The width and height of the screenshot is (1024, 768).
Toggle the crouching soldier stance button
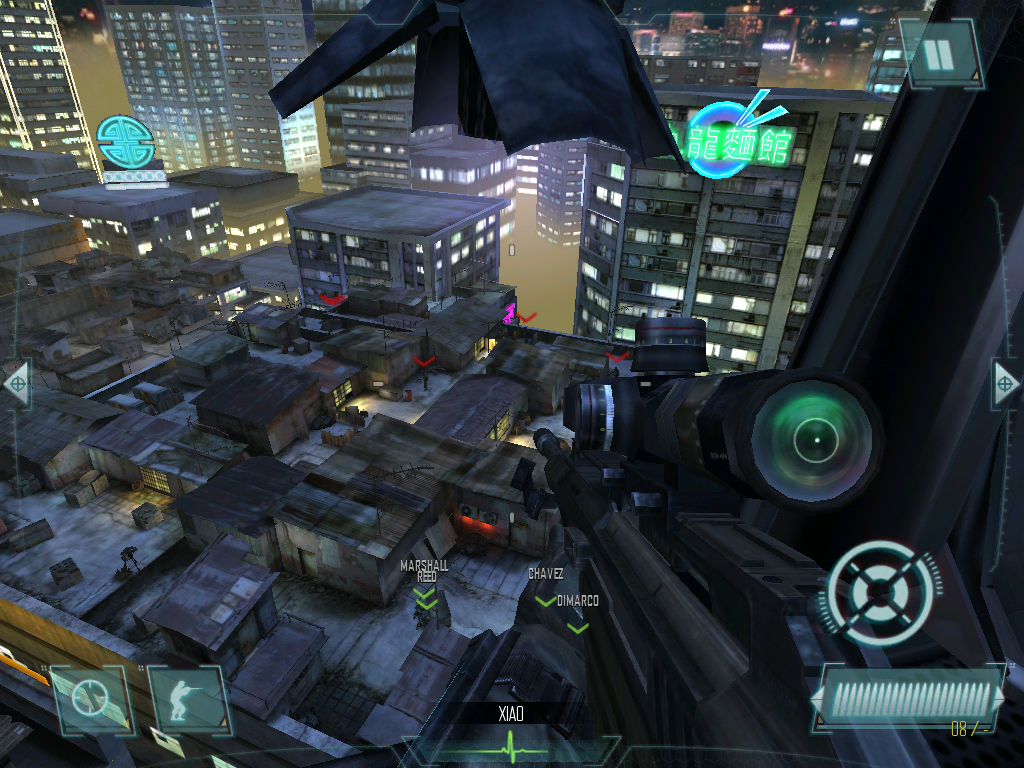(x=186, y=697)
